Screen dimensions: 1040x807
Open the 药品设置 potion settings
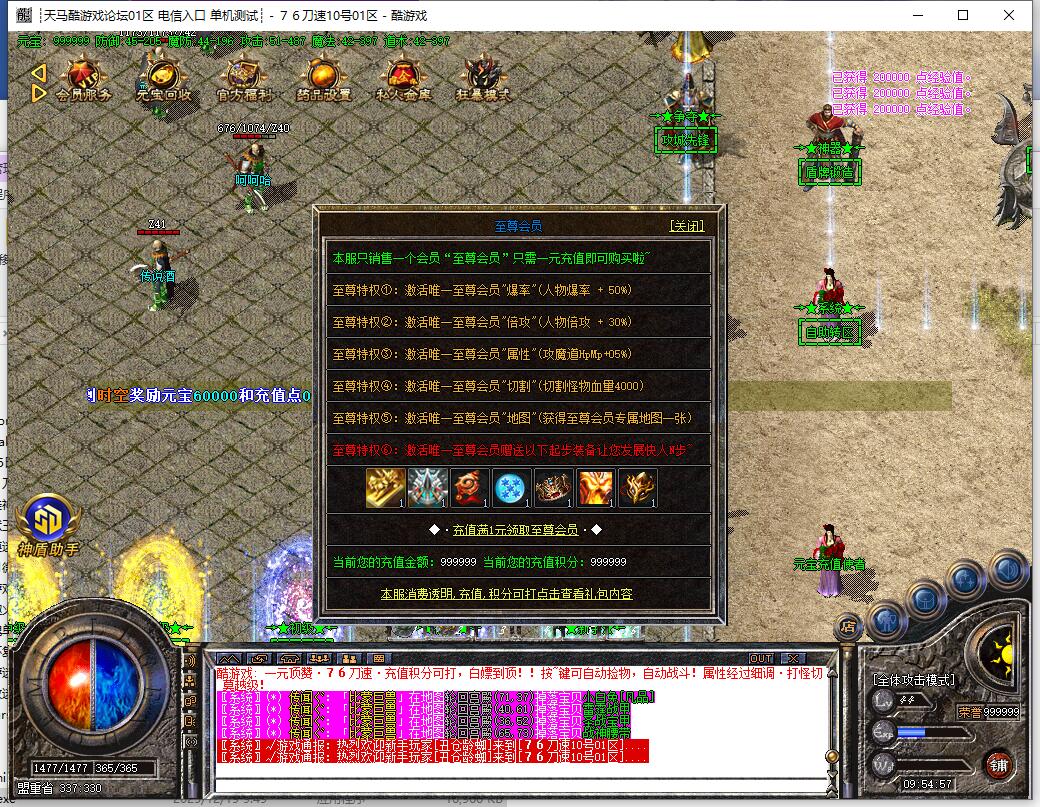[323, 80]
